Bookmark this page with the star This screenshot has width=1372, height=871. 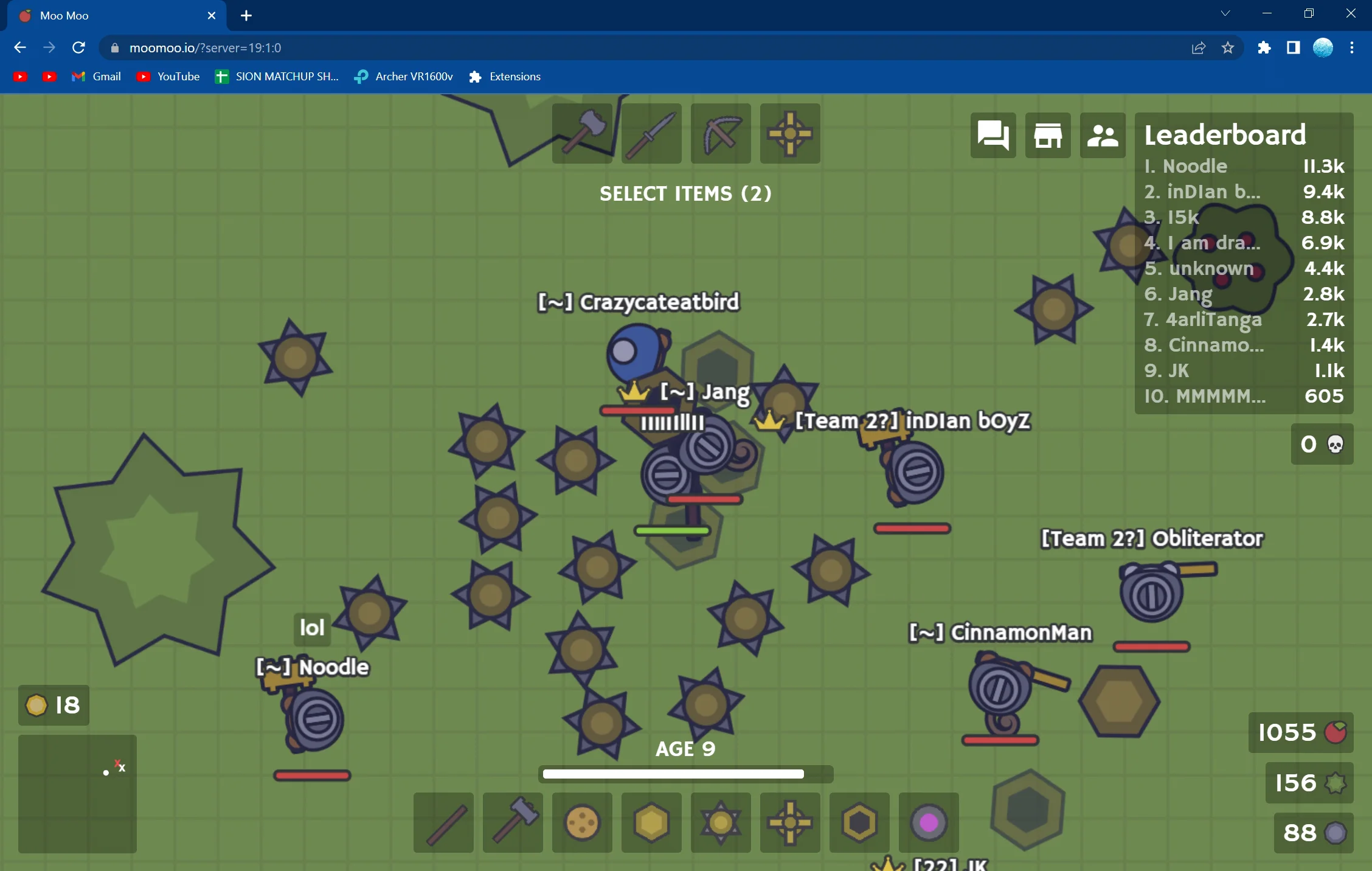point(1228,47)
